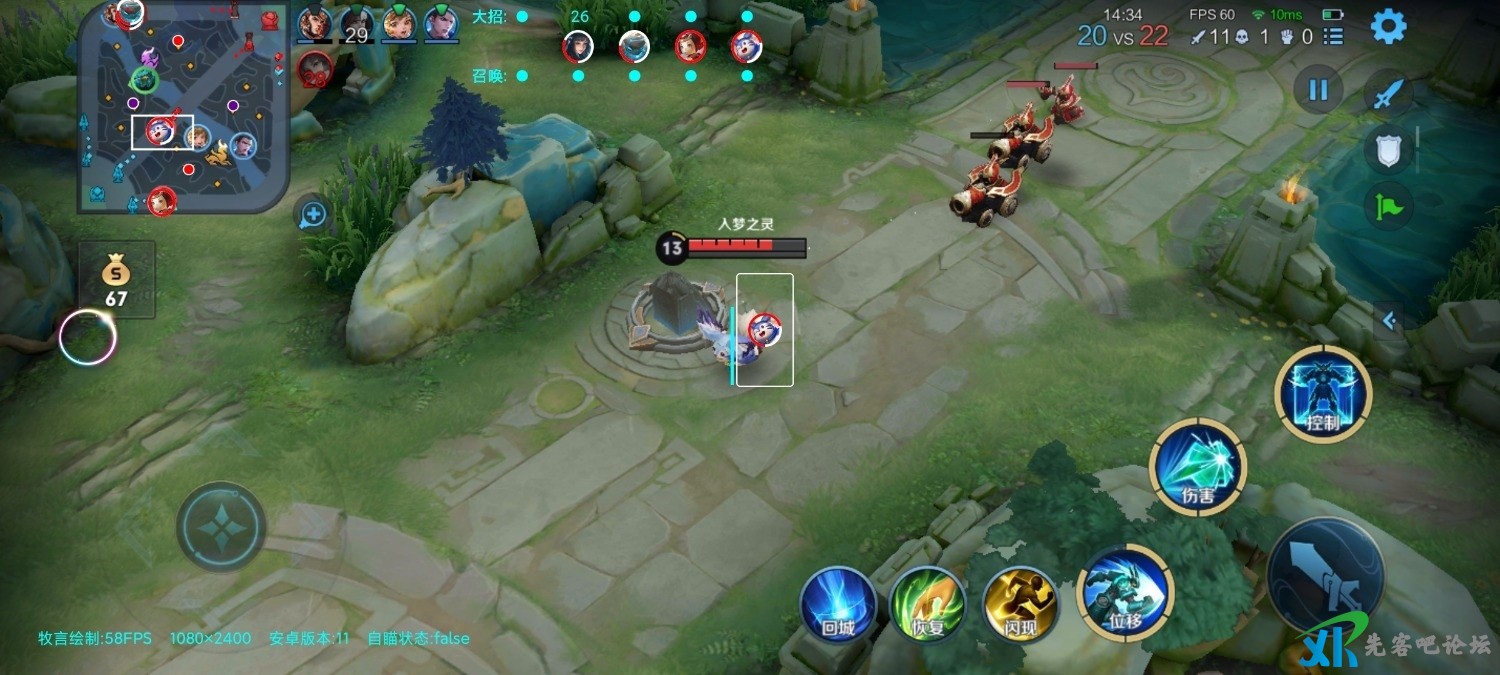Trigger the 位移 dash skill
1500x675 pixels.
point(1124,593)
